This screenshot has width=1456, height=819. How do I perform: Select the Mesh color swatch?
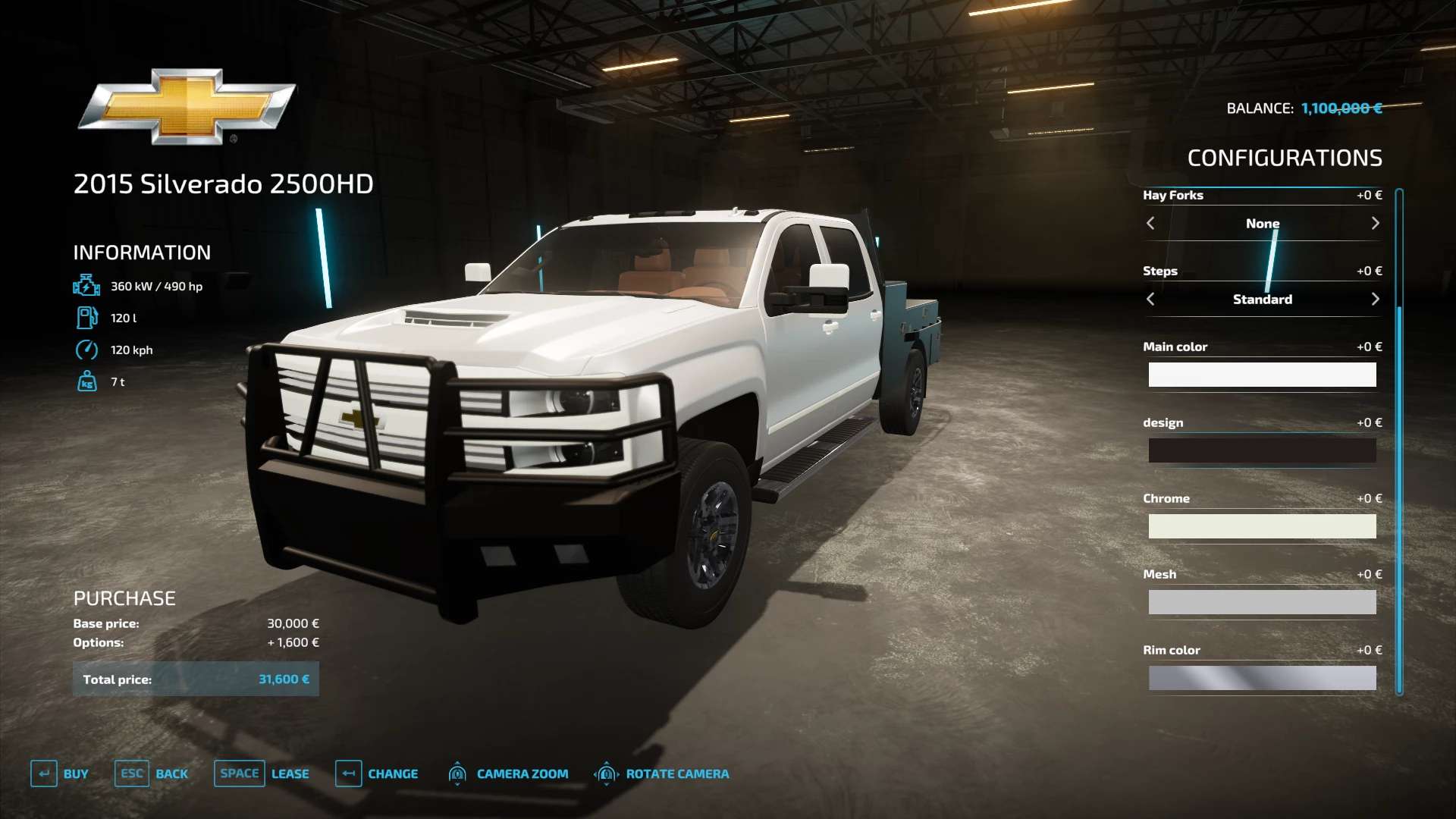pos(1262,602)
